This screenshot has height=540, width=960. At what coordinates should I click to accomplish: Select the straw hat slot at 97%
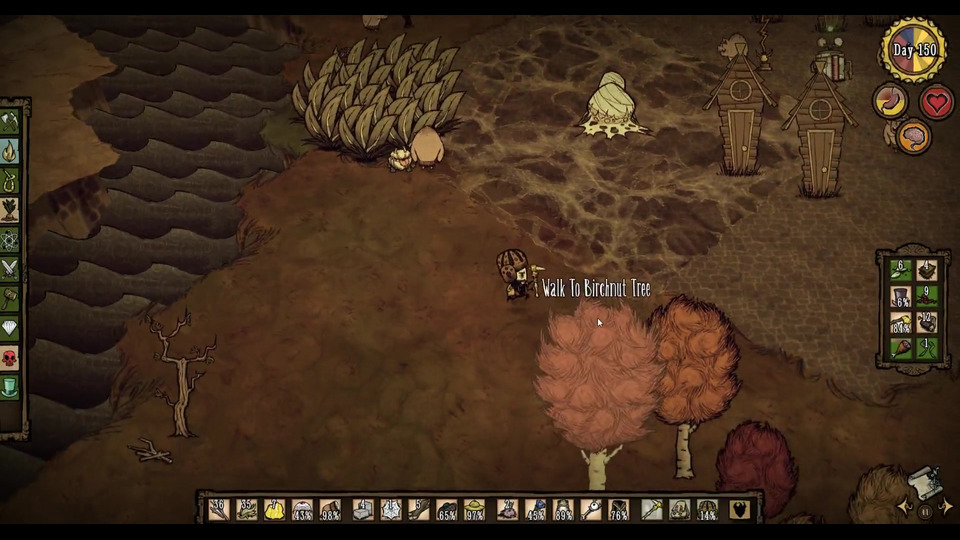click(475, 510)
